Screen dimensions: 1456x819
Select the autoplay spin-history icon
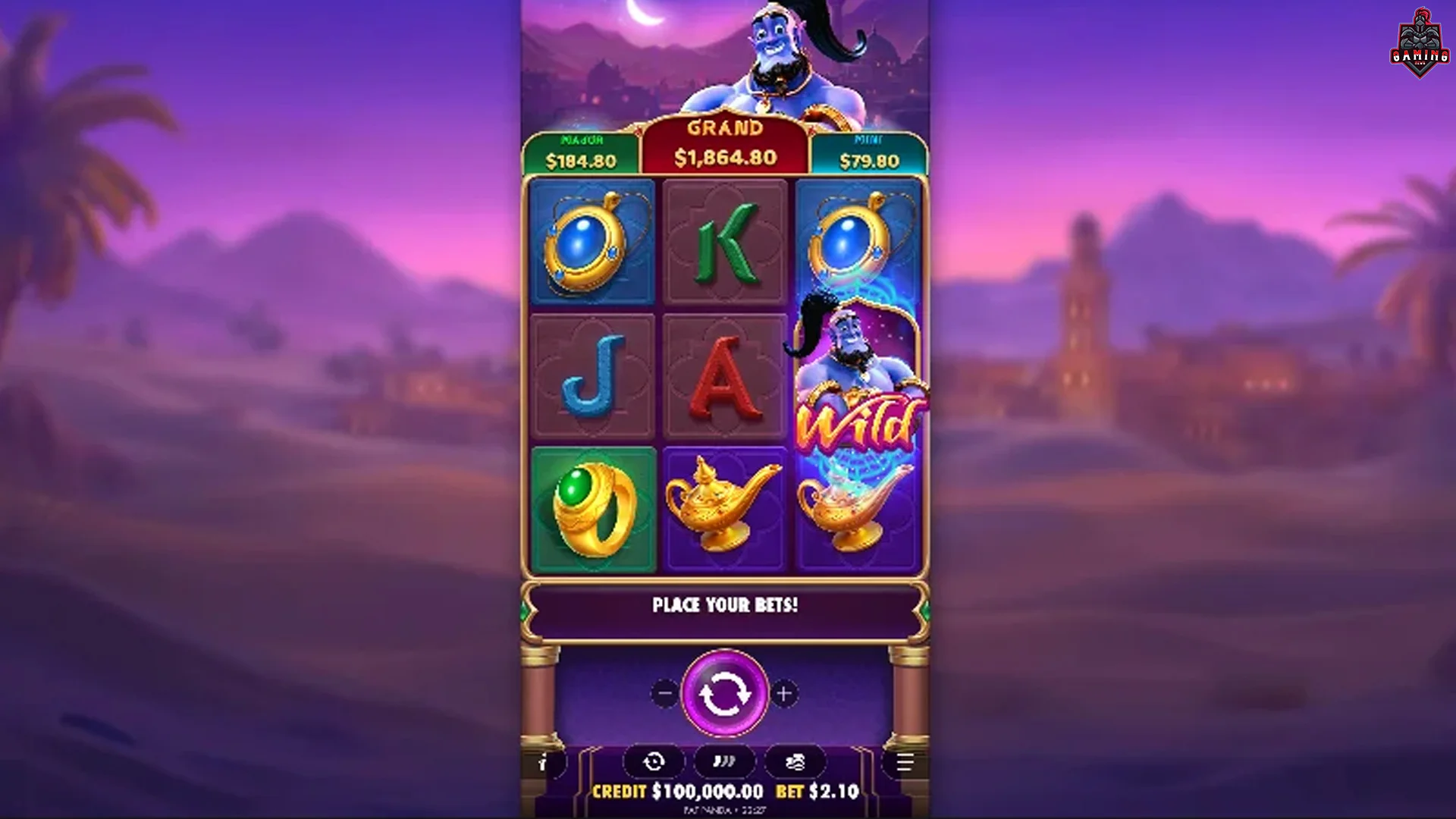653,761
